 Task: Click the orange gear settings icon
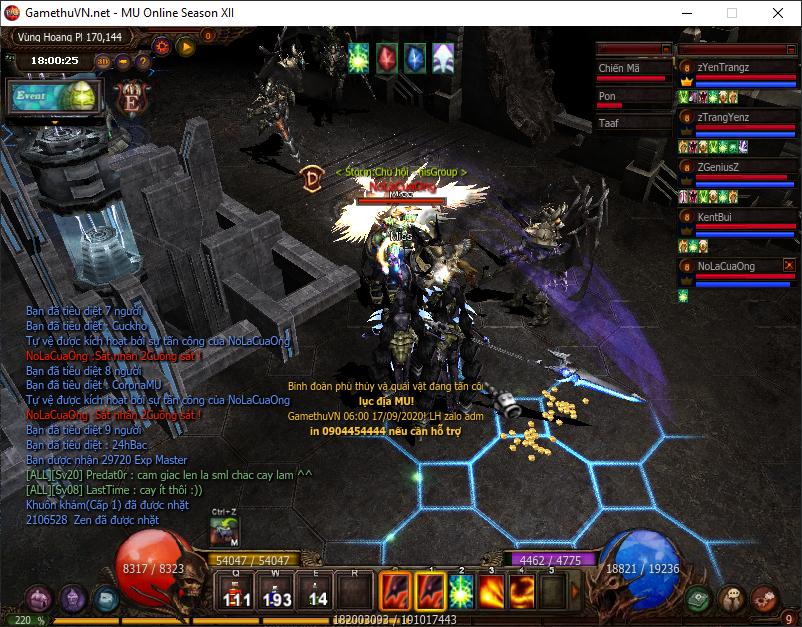click(162, 45)
